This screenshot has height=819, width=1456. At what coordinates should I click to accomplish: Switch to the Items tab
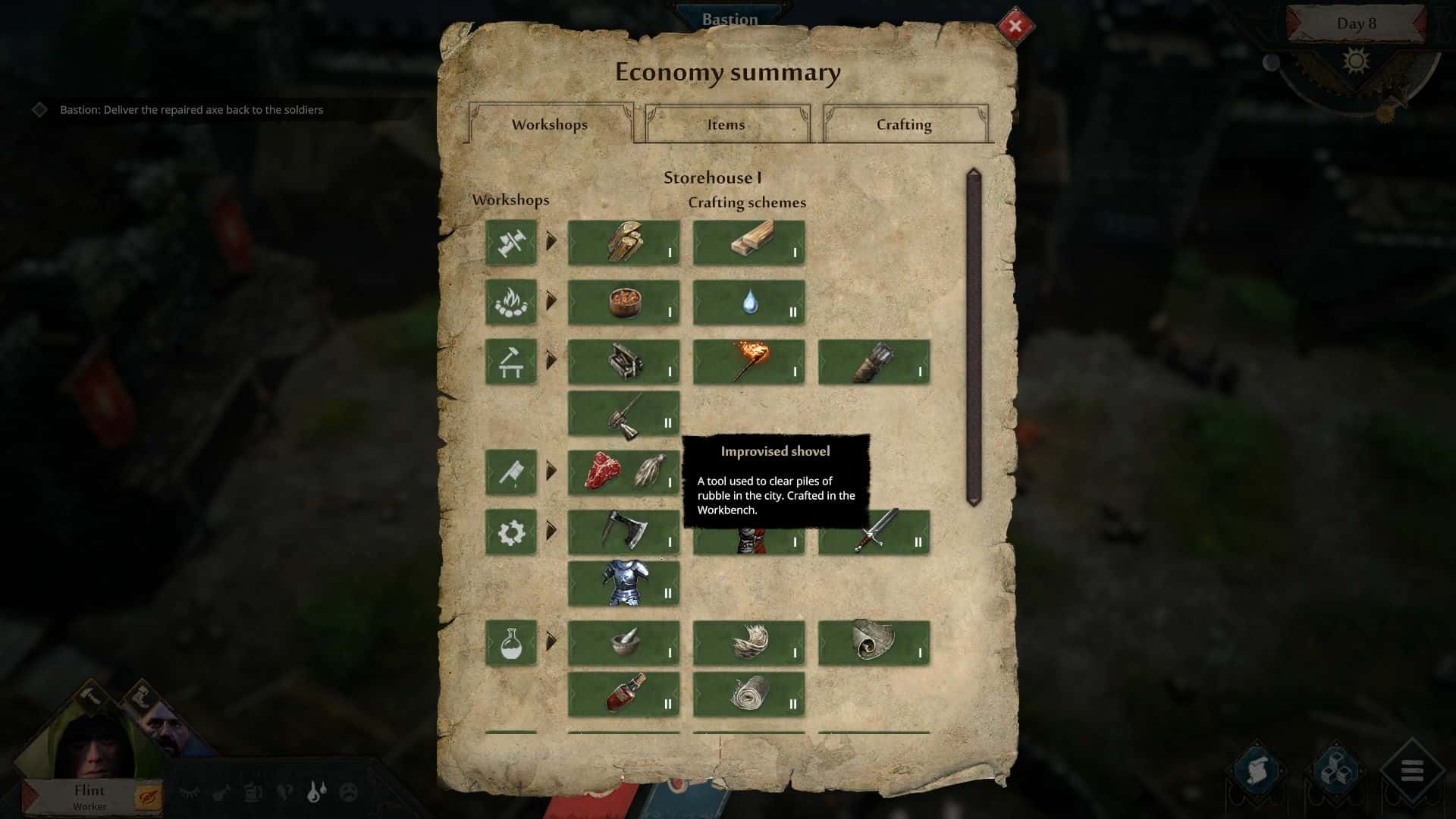point(726,124)
